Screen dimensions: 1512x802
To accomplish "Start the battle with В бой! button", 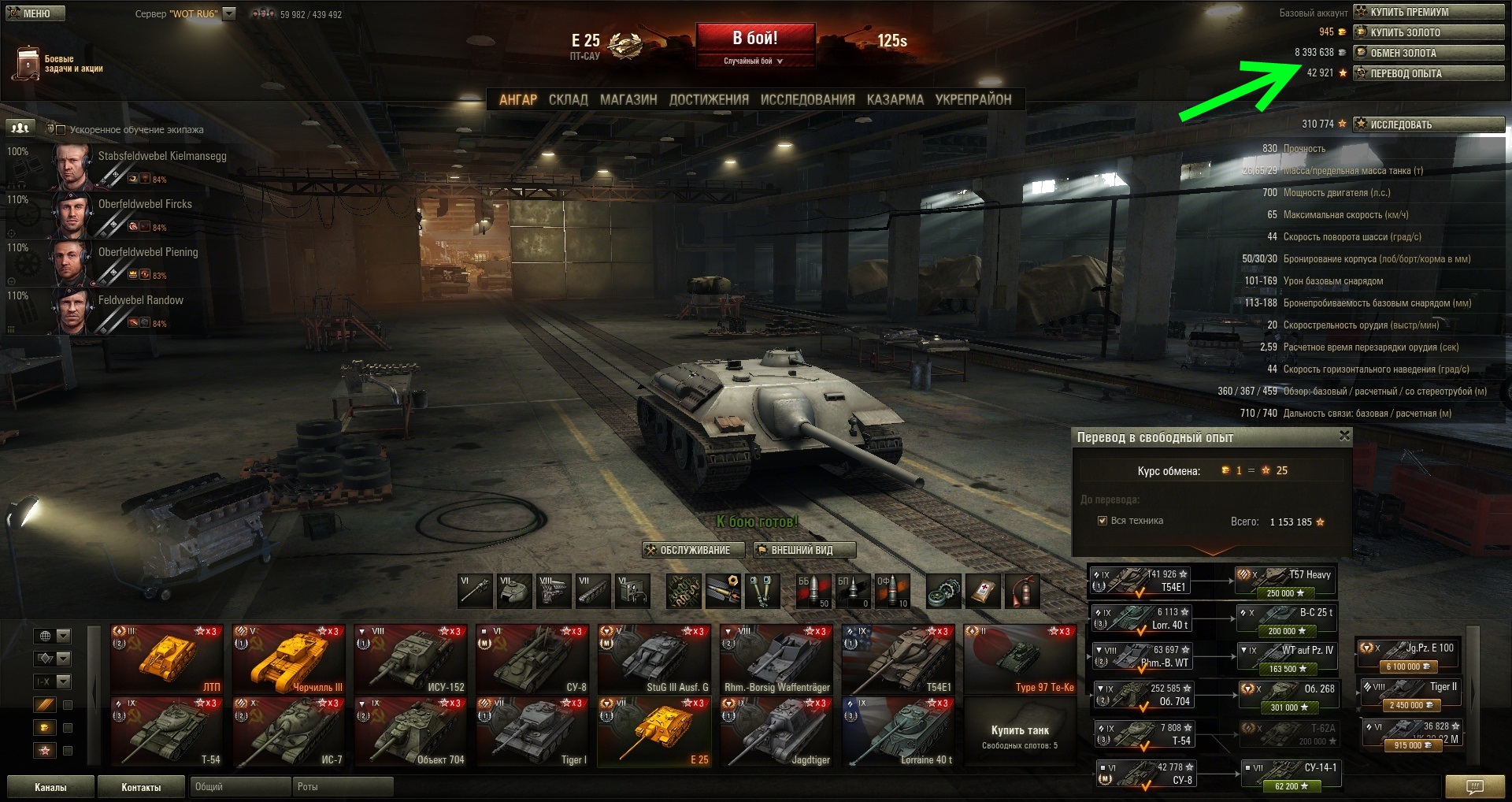I will [755, 39].
